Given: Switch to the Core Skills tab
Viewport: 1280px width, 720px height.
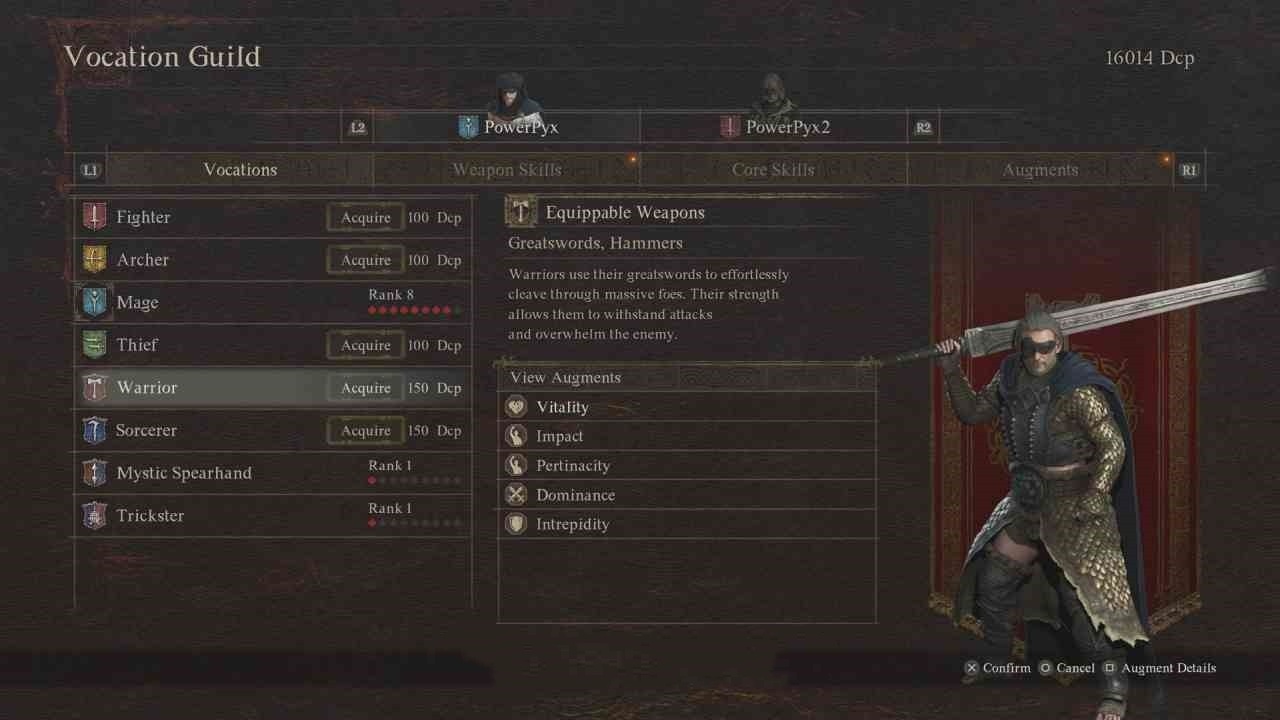Looking at the screenshot, I should pyautogui.click(x=773, y=170).
